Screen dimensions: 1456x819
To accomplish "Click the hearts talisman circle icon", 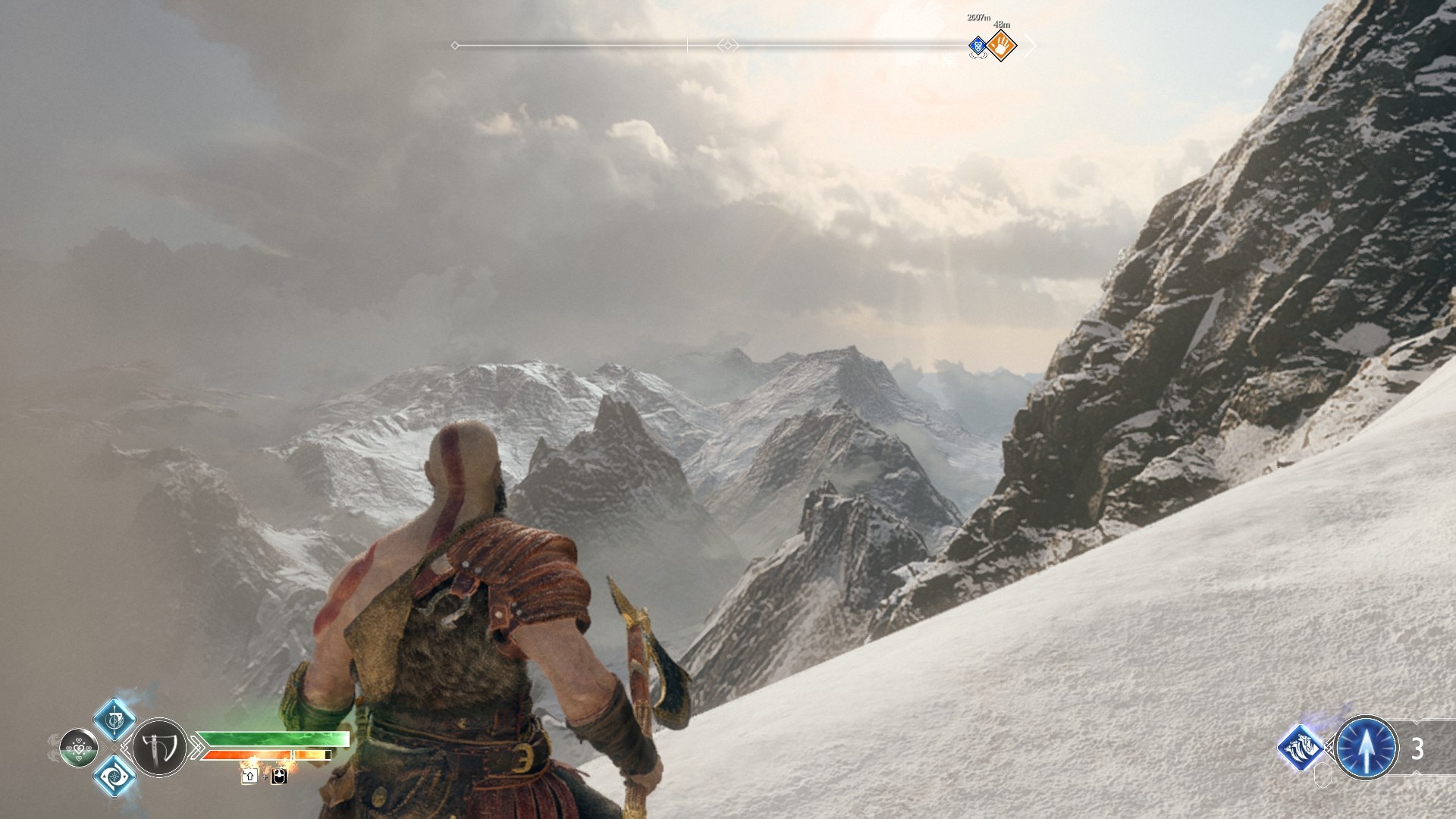I will point(78,748).
